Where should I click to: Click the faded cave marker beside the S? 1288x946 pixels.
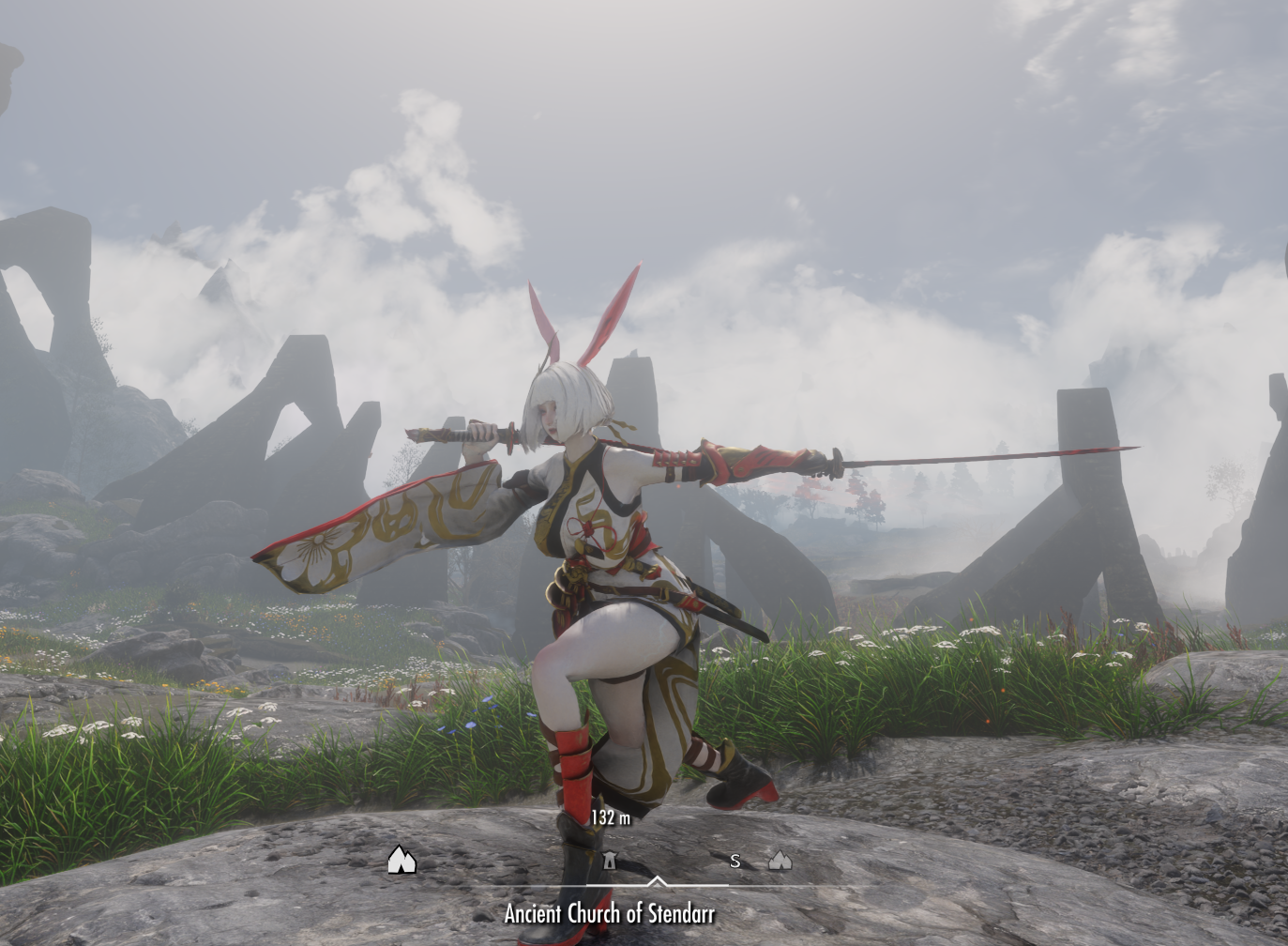click(780, 860)
